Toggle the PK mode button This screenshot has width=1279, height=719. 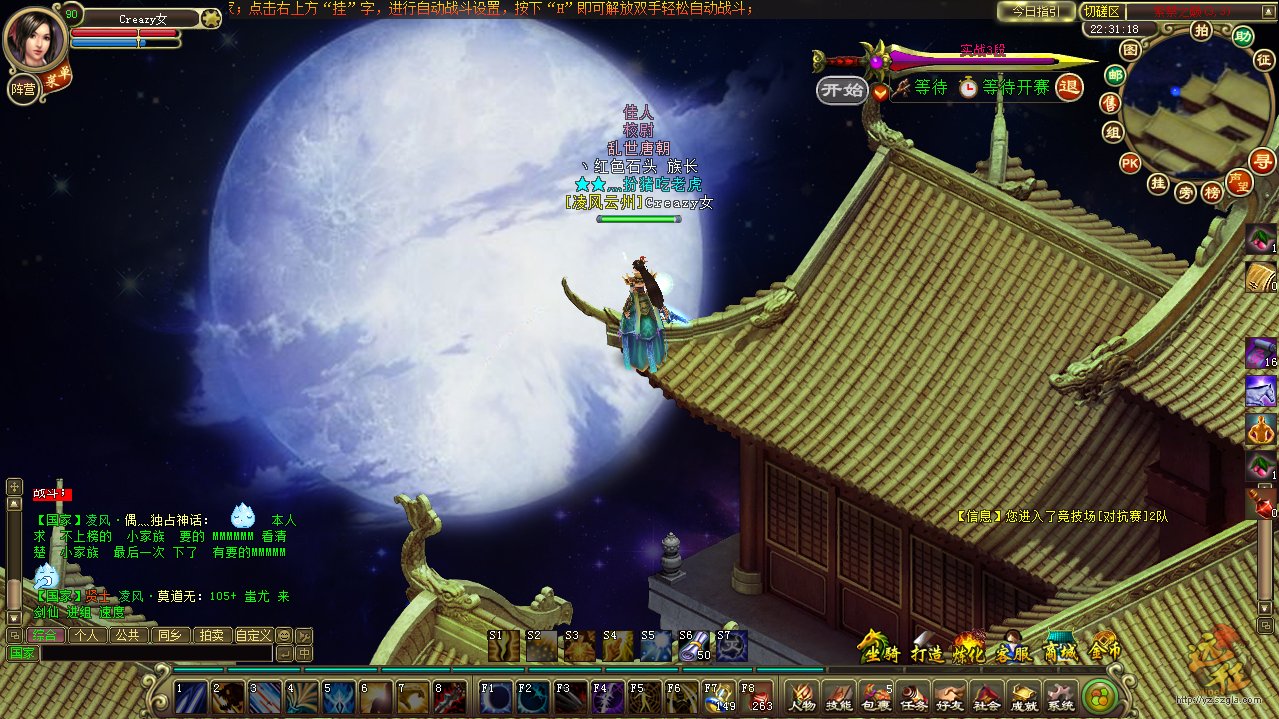coord(1130,163)
